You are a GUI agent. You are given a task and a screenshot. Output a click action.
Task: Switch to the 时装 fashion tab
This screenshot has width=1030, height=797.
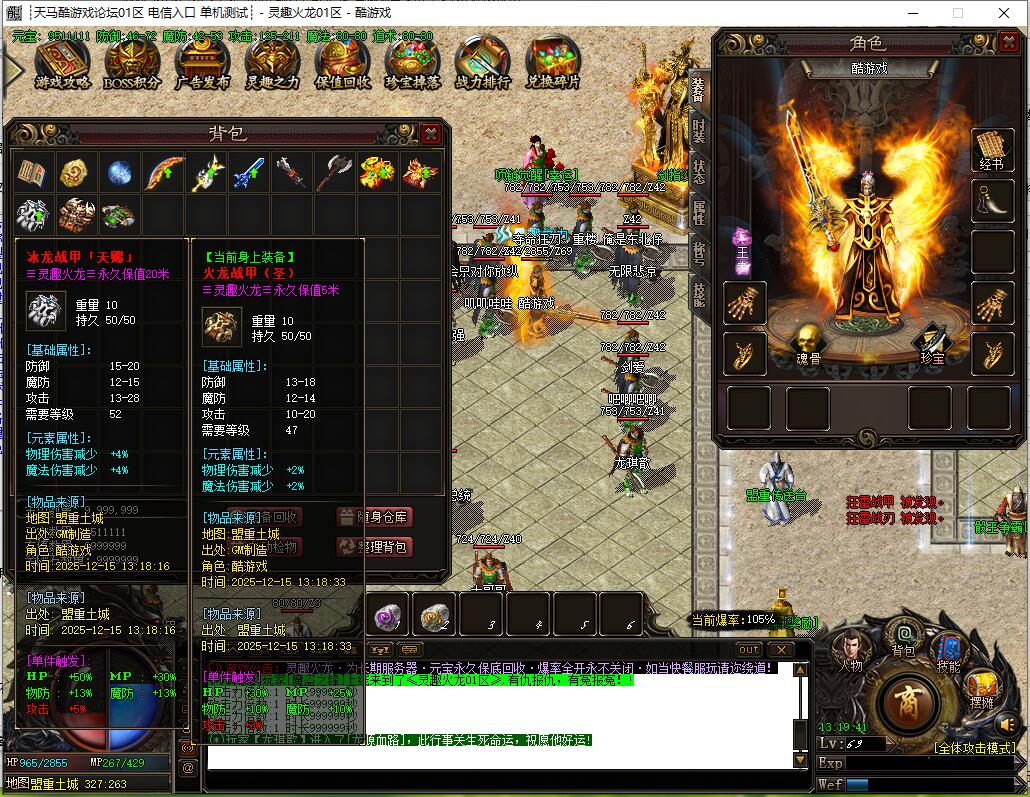699,131
